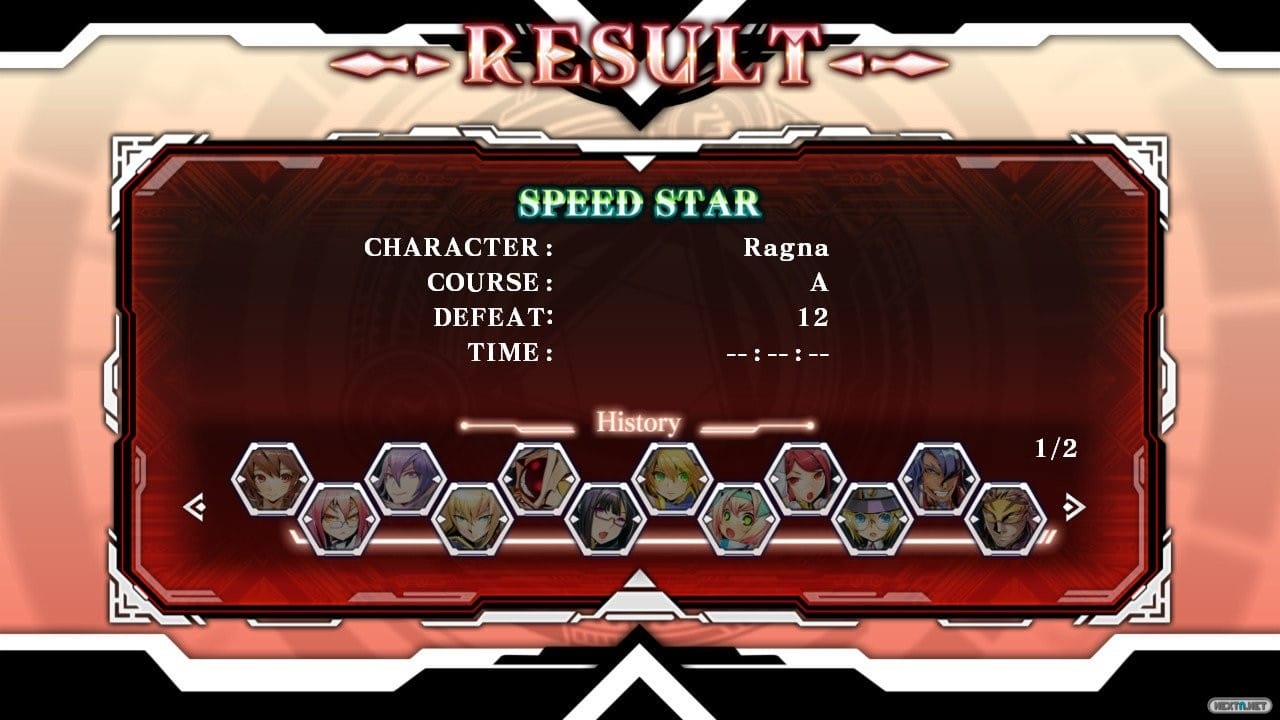Click the purple-haired character portrait
The image size is (1280, 720).
coord(405,479)
